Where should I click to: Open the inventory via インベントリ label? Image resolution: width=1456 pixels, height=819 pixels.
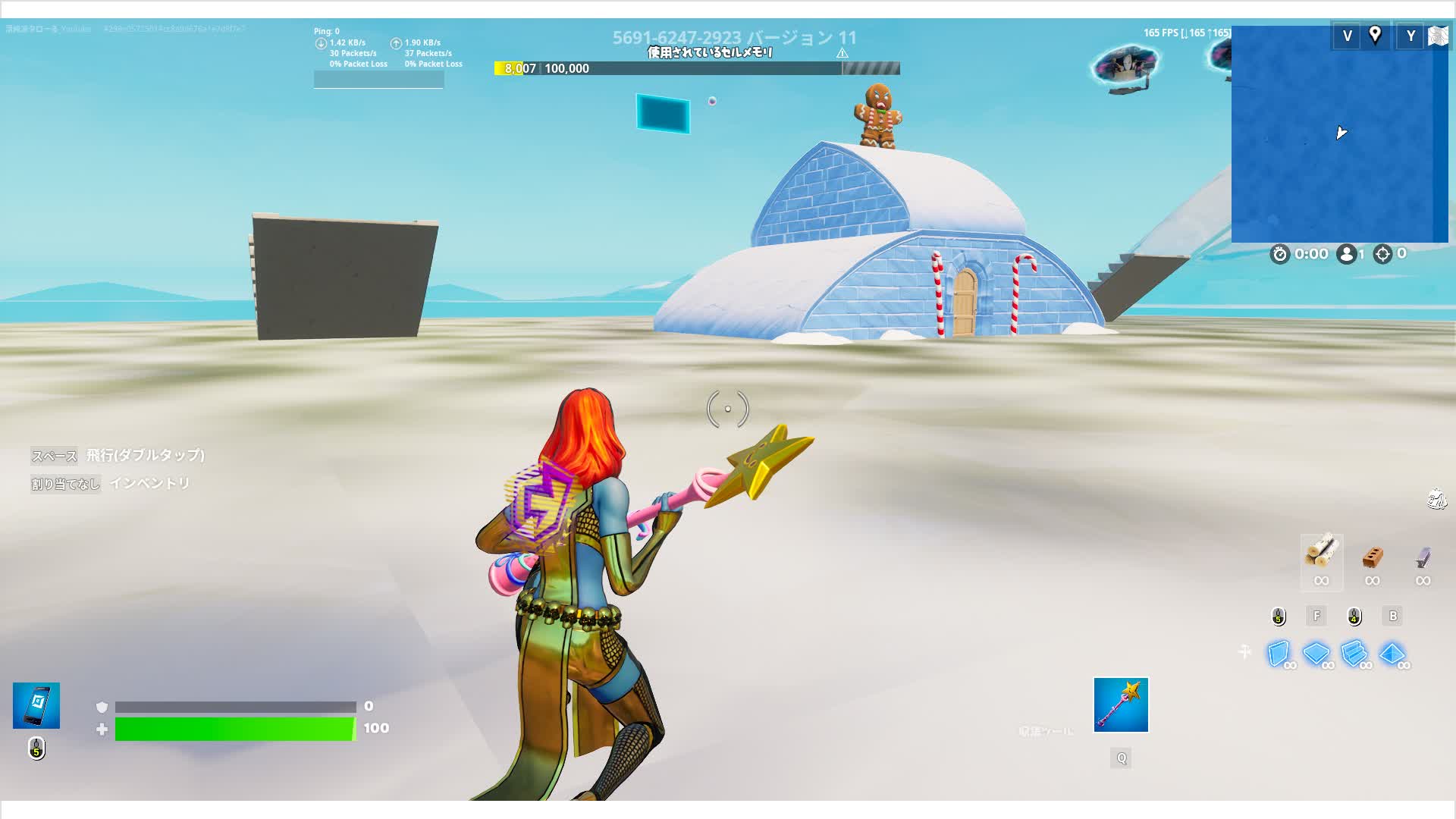pyautogui.click(x=151, y=483)
